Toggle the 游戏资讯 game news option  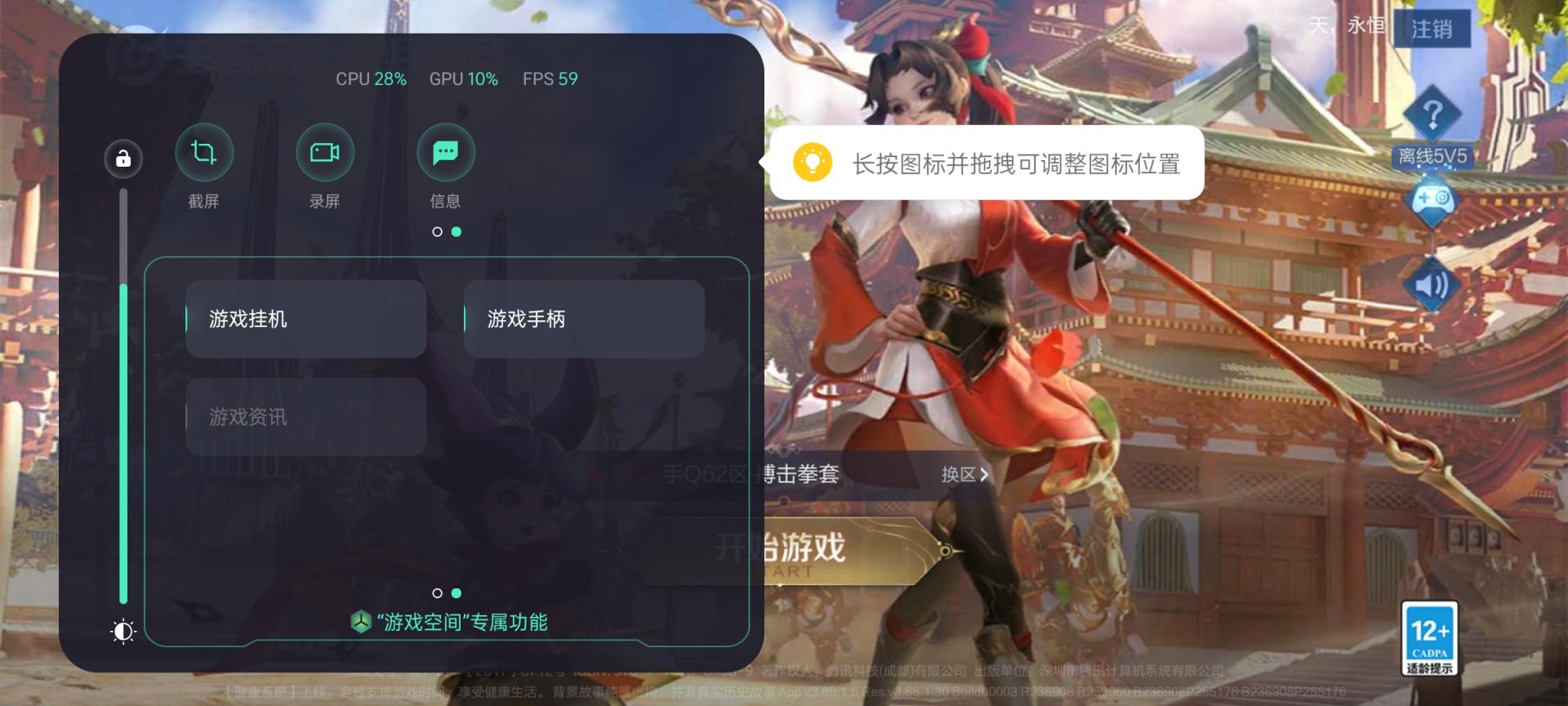[x=305, y=417]
